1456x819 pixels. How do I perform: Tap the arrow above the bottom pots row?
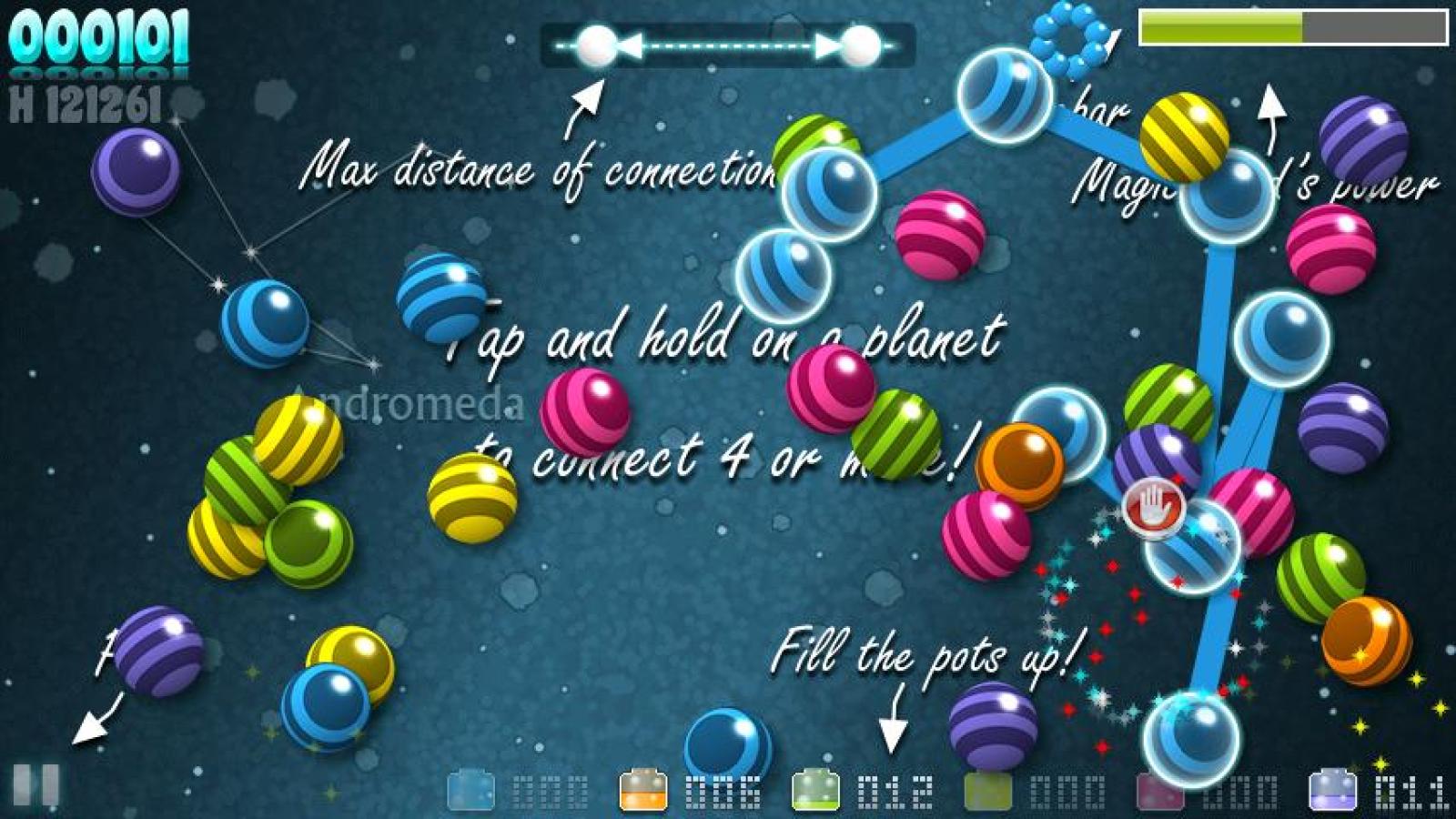[x=895, y=728]
